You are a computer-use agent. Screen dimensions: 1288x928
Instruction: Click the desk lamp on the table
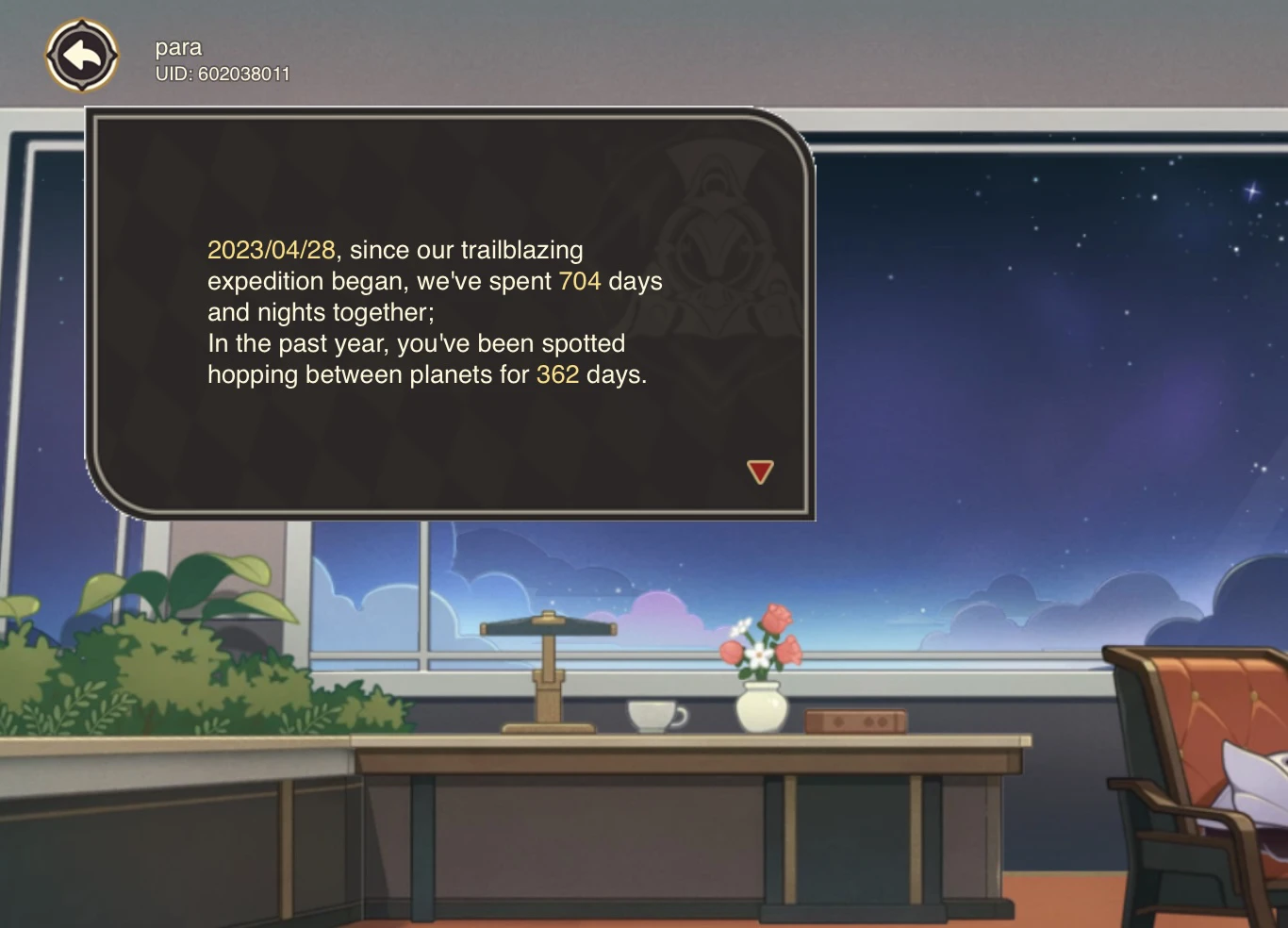pos(550,670)
